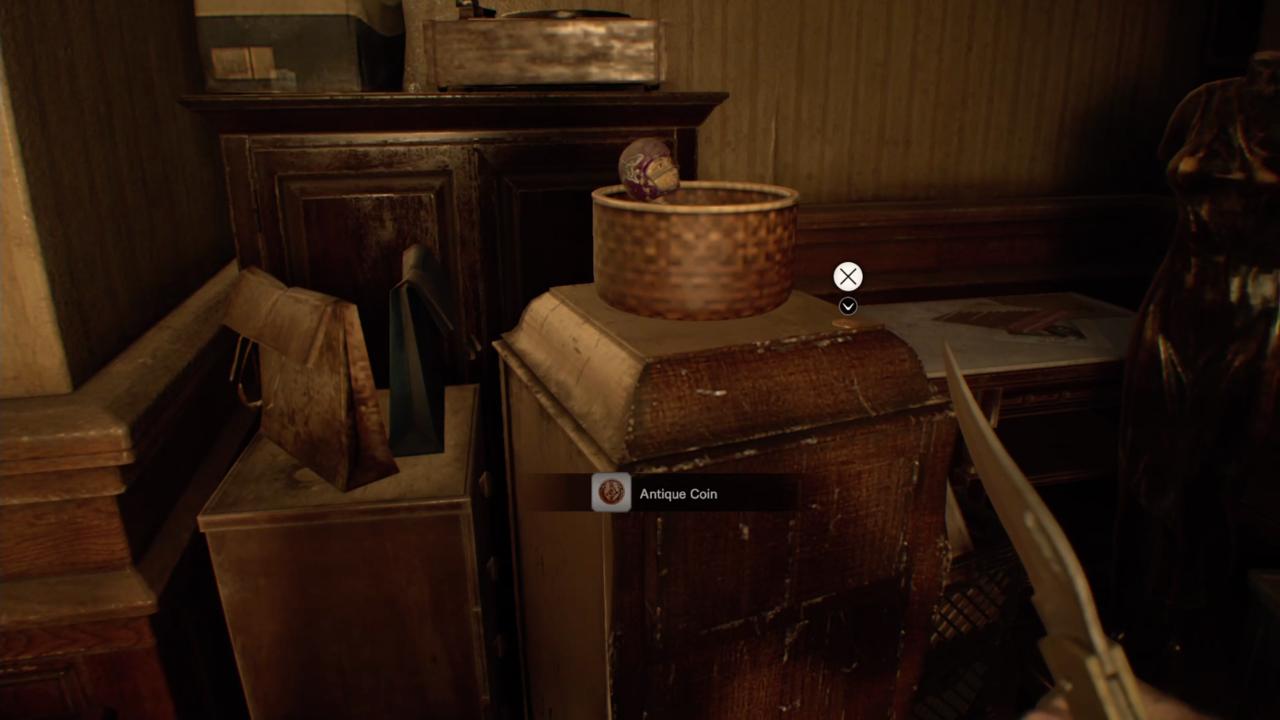The height and width of the screenshot is (720, 1280).
Task: Select the Antique Coin pickup icon
Action: coord(611,492)
